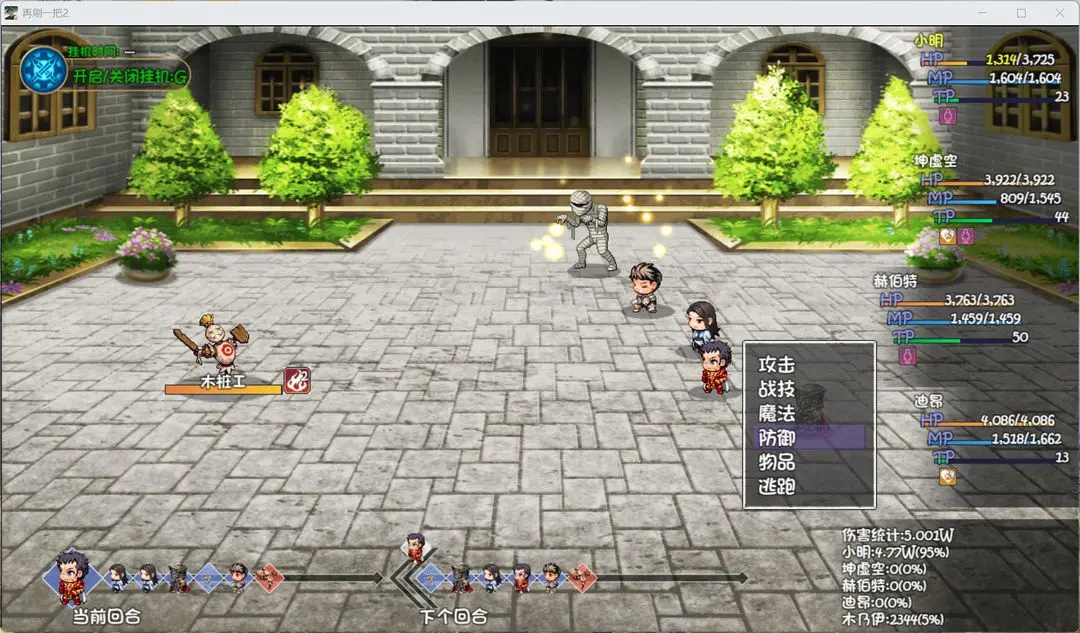This screenshot has width=1080, height=633.
Task: Click the blue auto-battle emblem icon
Action: click(43, 71)
